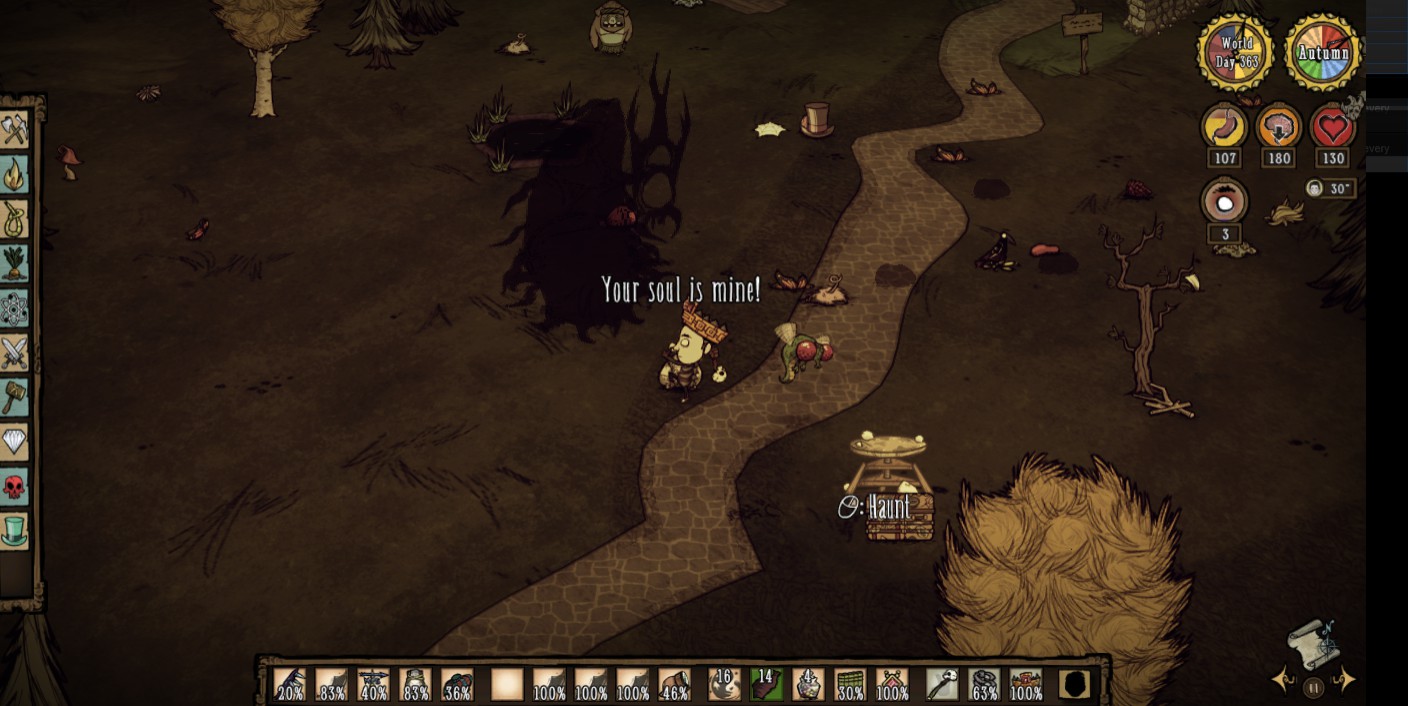Select the Survival crafting tab with rope knot
Viewport: 1408px width, 706px height.
pyautogui.click(x=15, y=219)
